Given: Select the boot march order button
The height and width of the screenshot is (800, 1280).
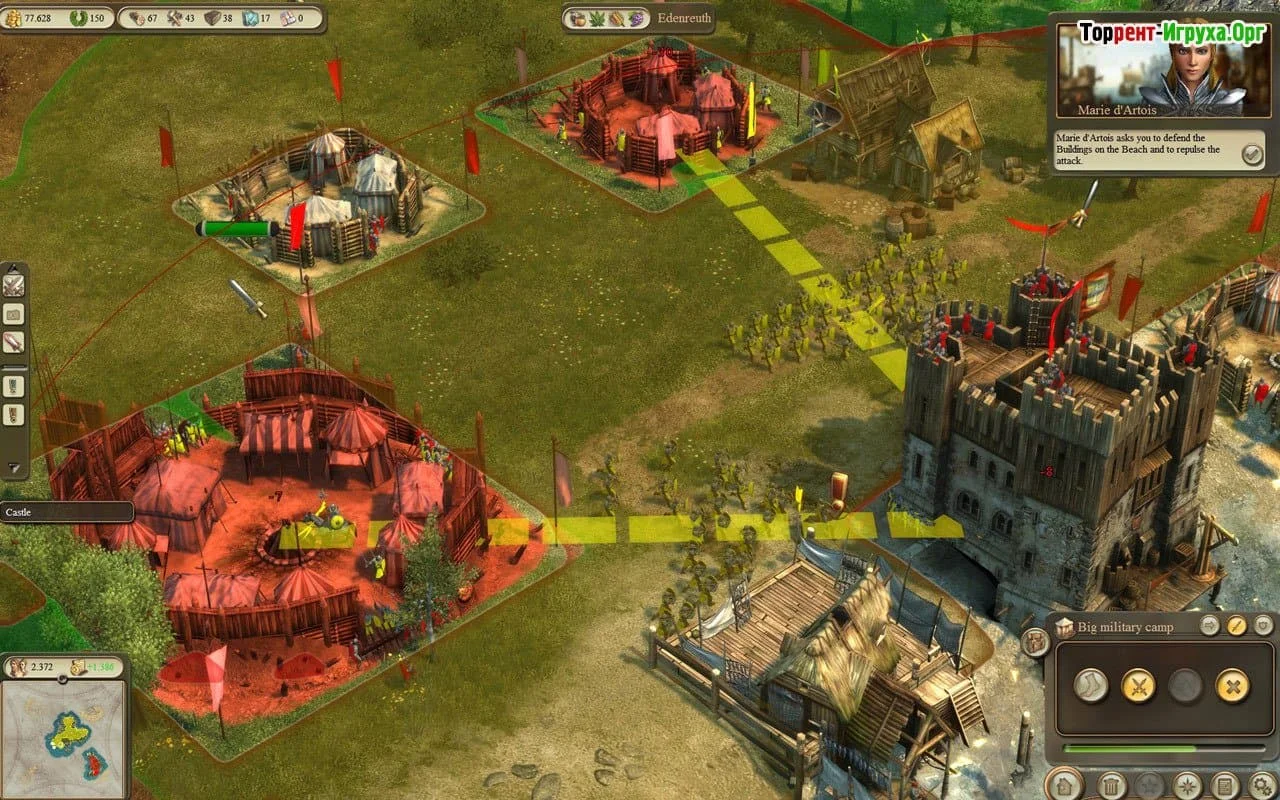Looking at the screenshot, I should pyautogui.click(x=1090, y=685).
